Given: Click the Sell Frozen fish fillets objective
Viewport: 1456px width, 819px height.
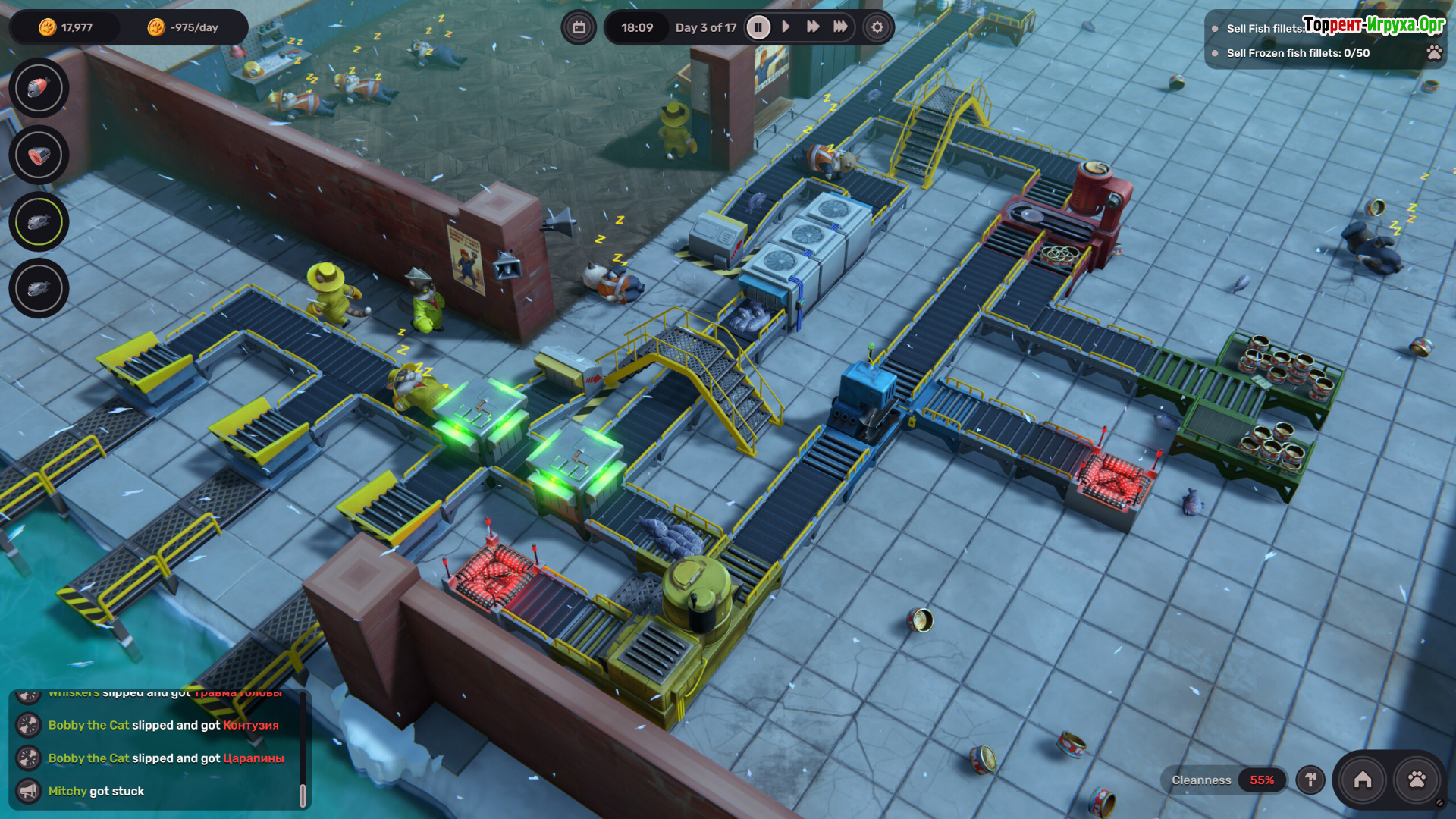Looking at the screenshot, I should (x=1298, y=53).
